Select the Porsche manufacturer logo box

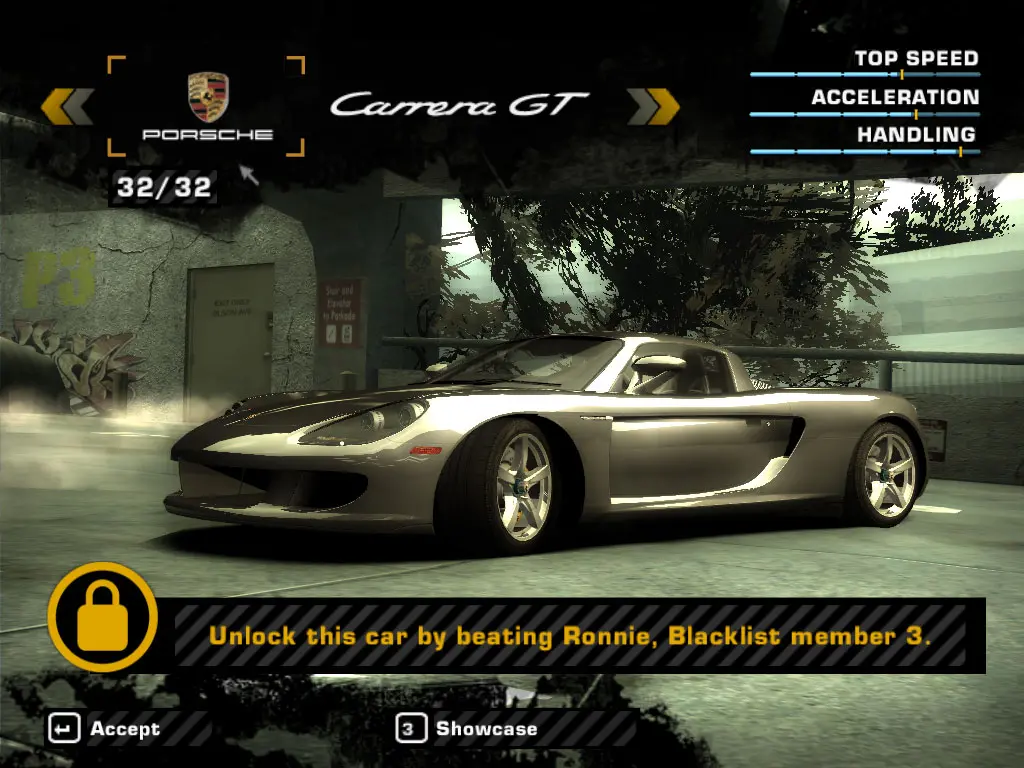pos(206,106)
